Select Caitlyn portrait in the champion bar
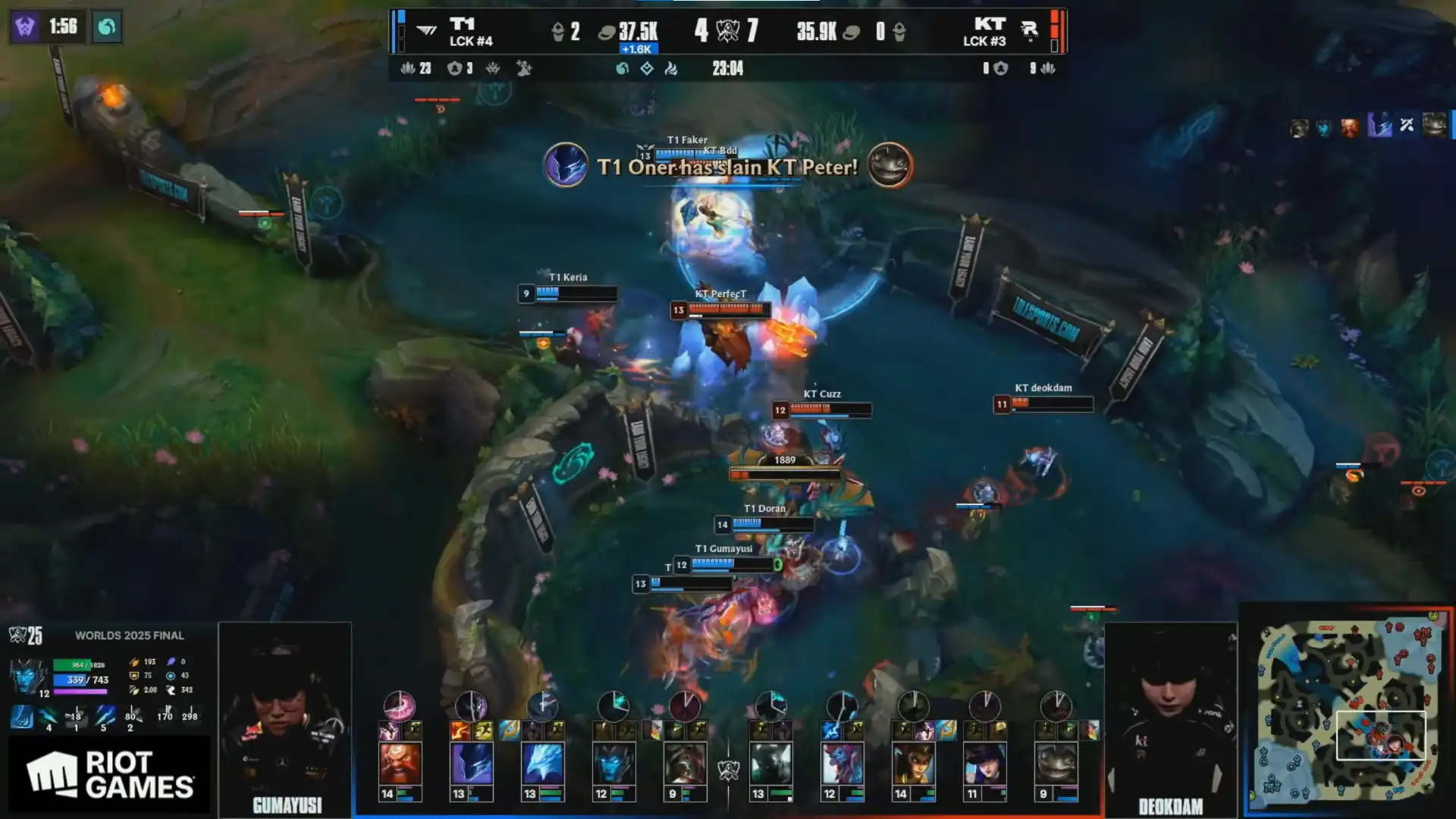The width and height of the screenshot is (1456, 819). pos(984,763)
